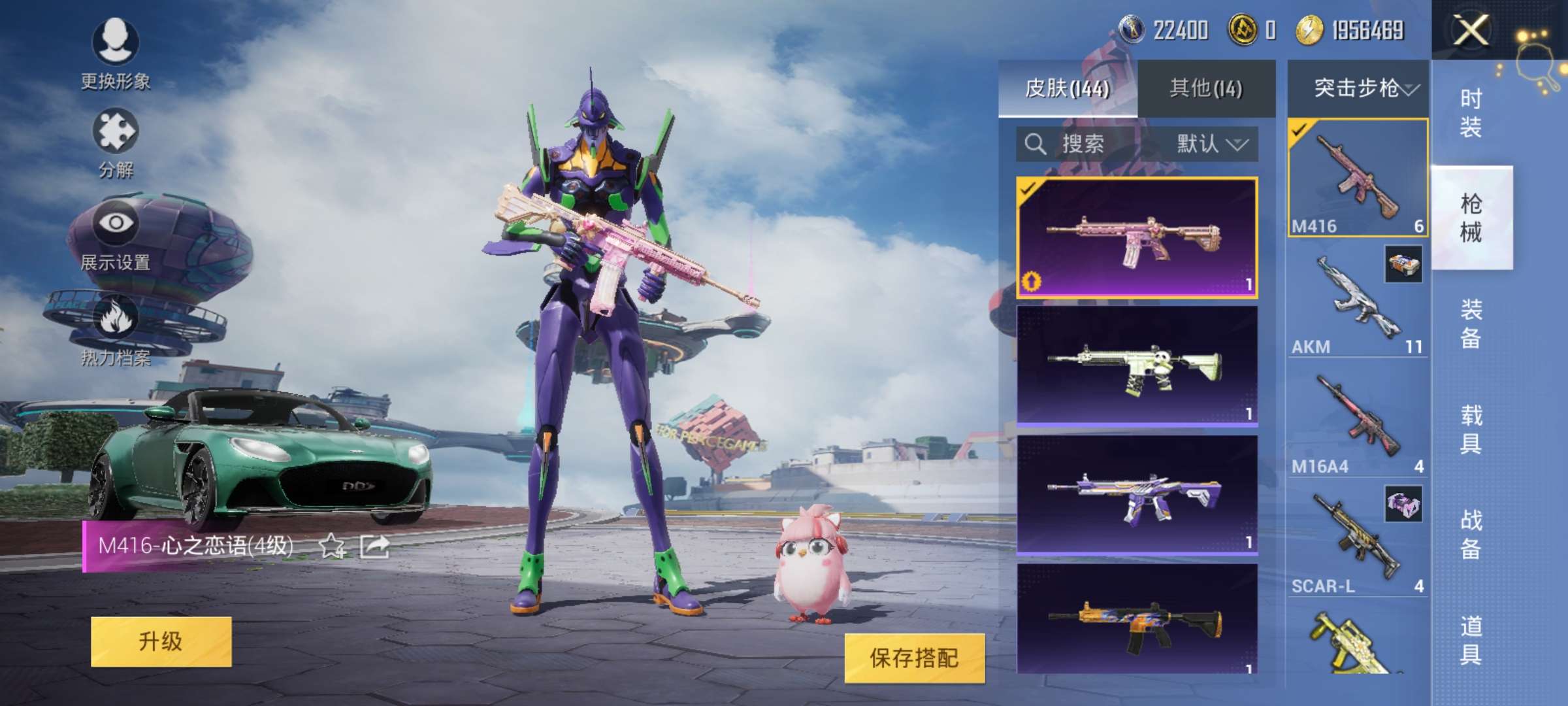Open the 默认 sort dropdown

coord(1212,144)
